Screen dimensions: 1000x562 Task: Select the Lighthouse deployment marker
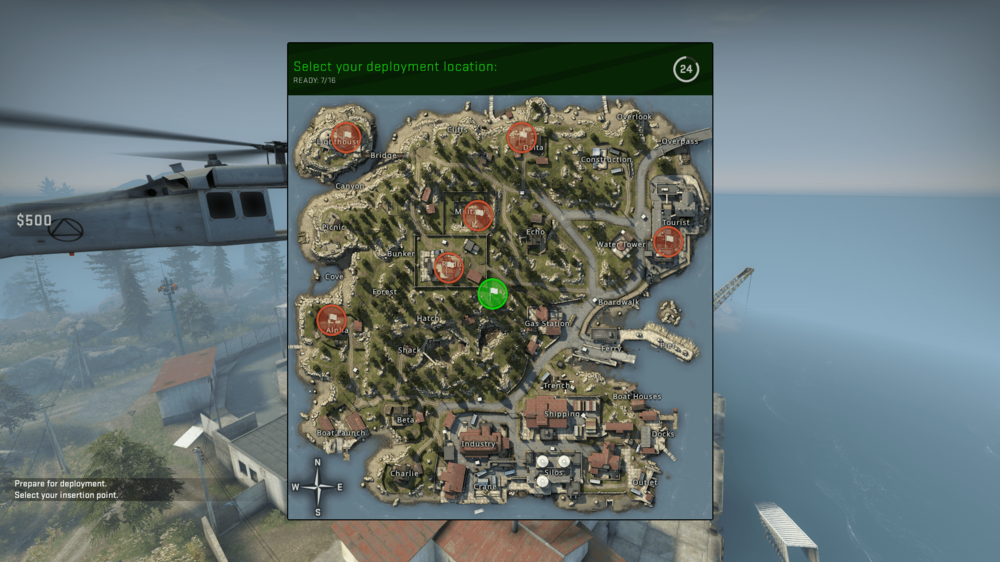(346, 136)
